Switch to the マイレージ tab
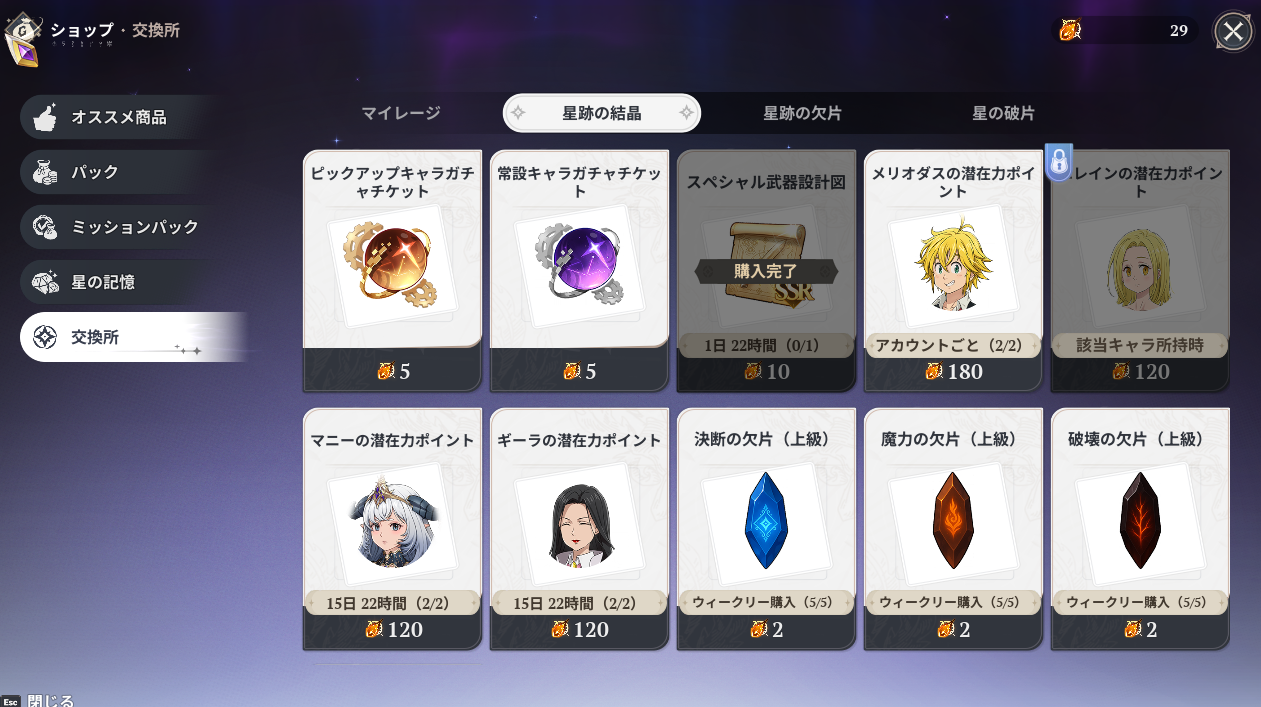Image resolution: width=1261 pixels, height=707 pixels. pos(400,113)
